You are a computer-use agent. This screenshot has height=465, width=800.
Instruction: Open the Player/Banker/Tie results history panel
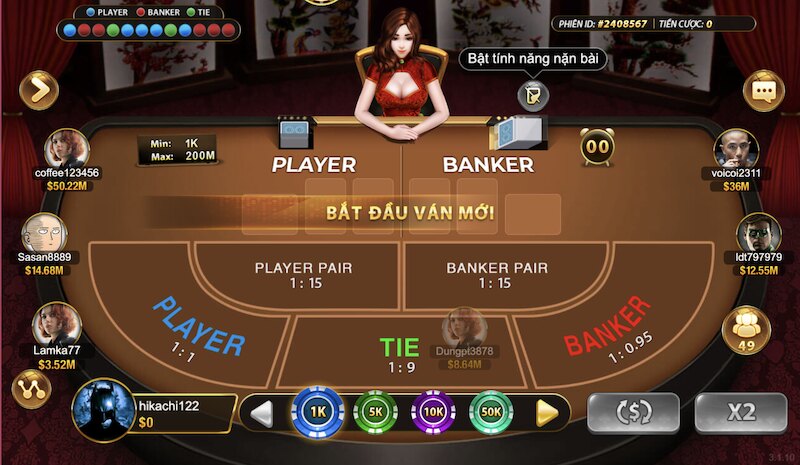coord(149,24)
